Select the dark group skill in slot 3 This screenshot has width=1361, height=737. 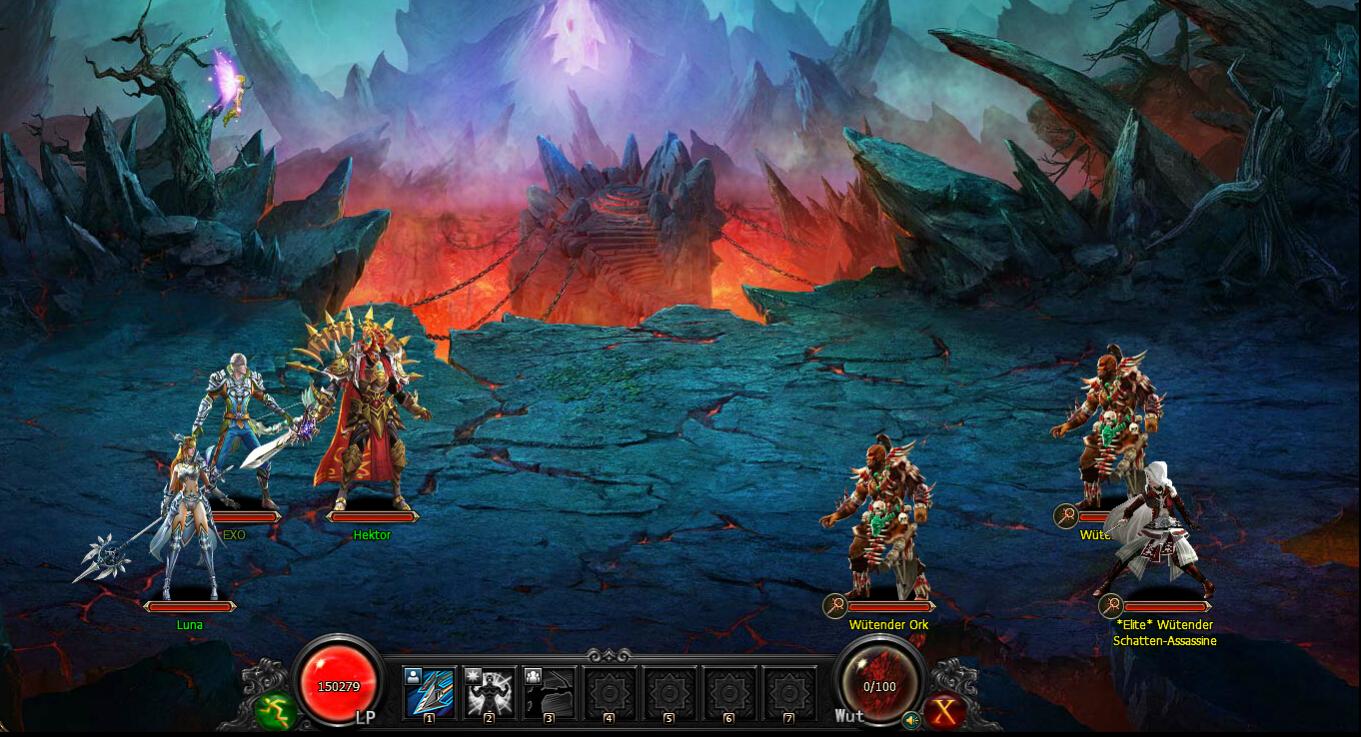click(549, 691)
